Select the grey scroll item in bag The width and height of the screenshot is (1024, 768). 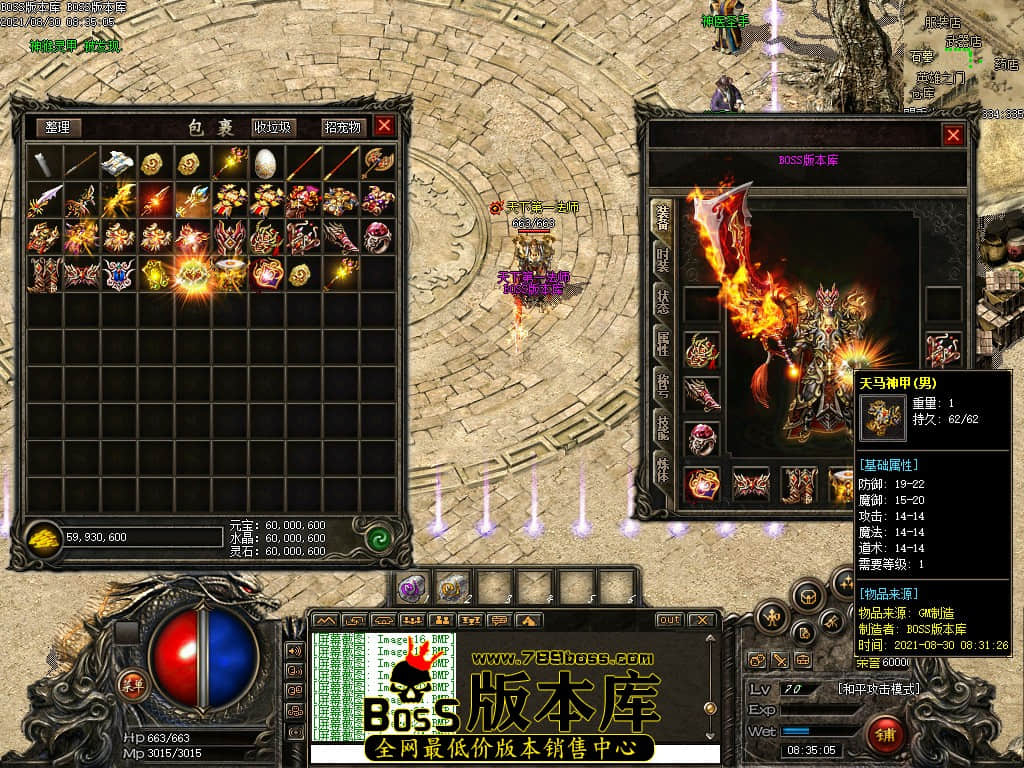(x=45, y=163)
